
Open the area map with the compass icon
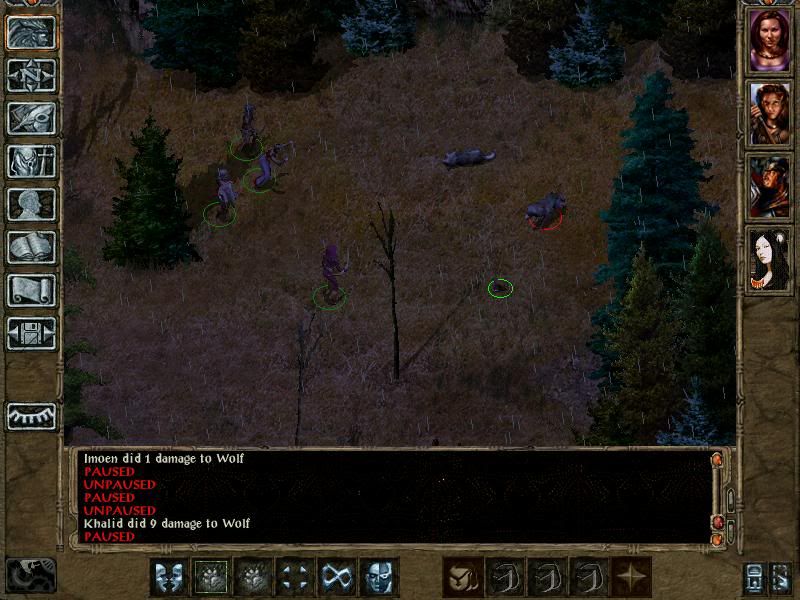31,75
